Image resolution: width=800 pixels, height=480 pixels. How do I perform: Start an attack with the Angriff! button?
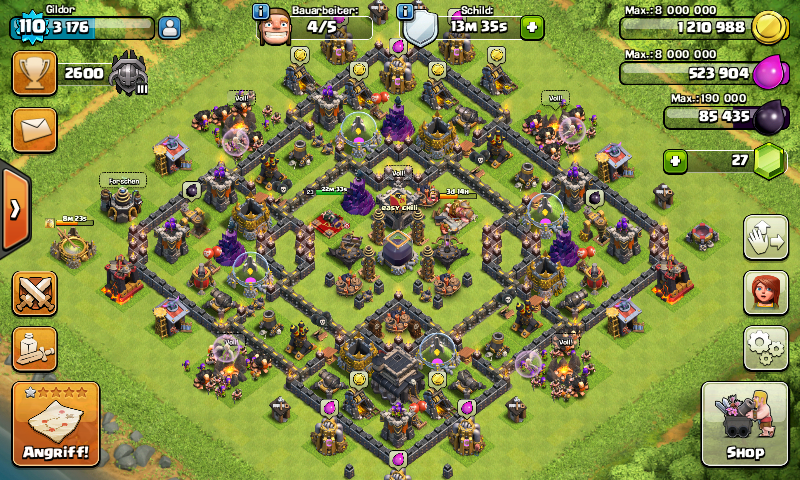tap(56, 424)
